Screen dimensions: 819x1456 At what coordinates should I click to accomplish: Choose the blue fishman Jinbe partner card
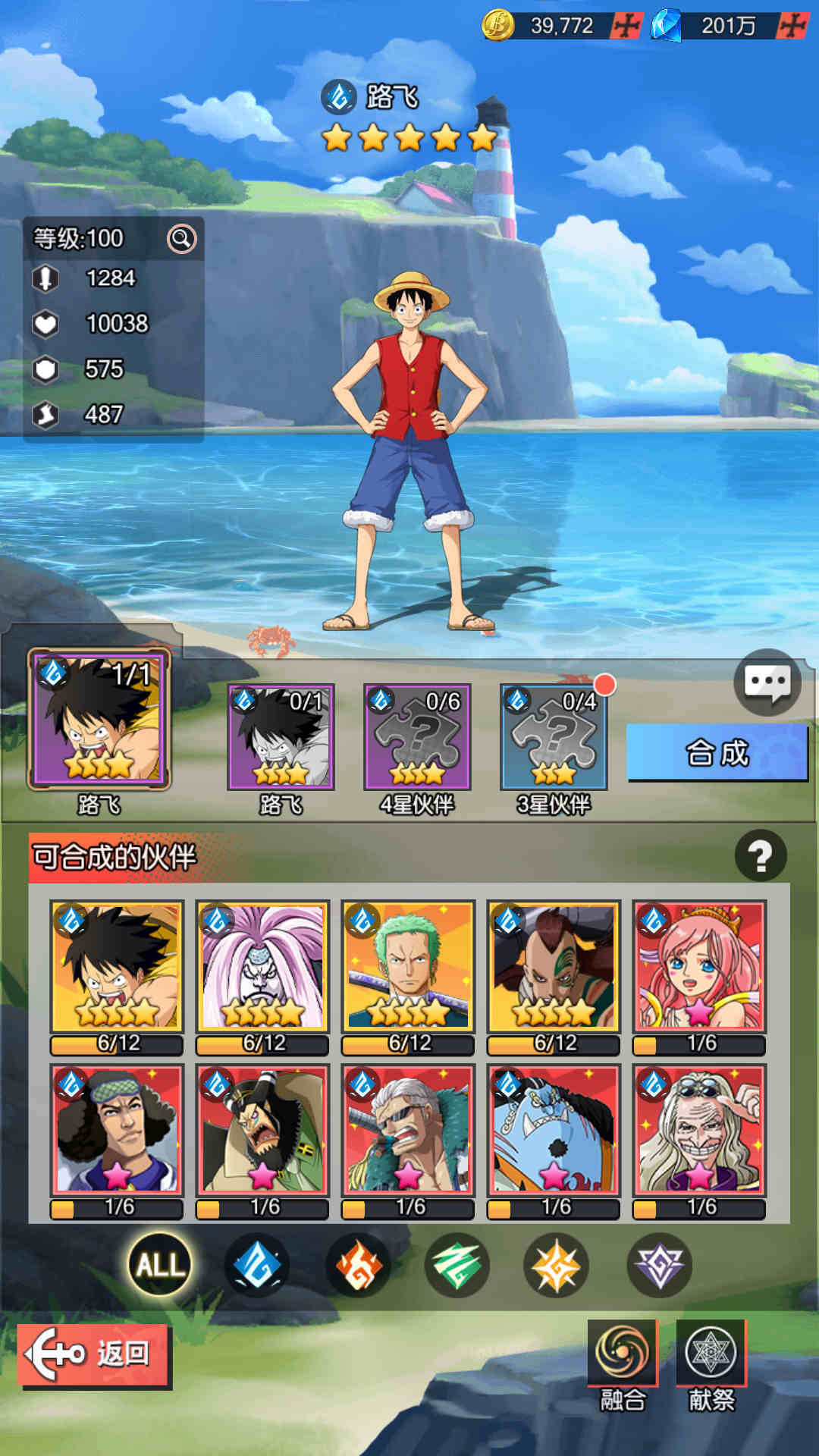pyautogui.click(x=554, y=1130)
